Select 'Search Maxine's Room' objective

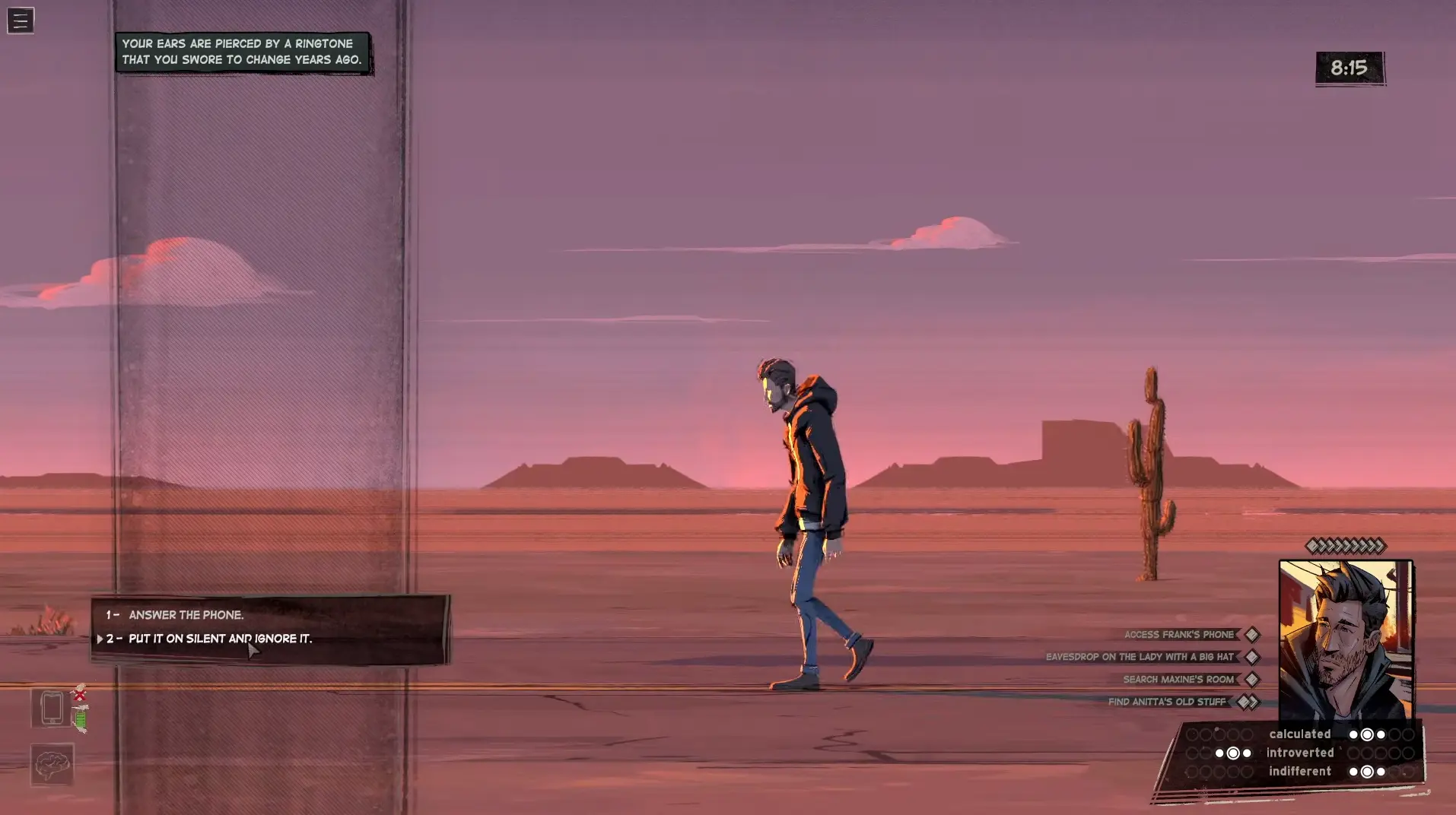[1178, 680]
